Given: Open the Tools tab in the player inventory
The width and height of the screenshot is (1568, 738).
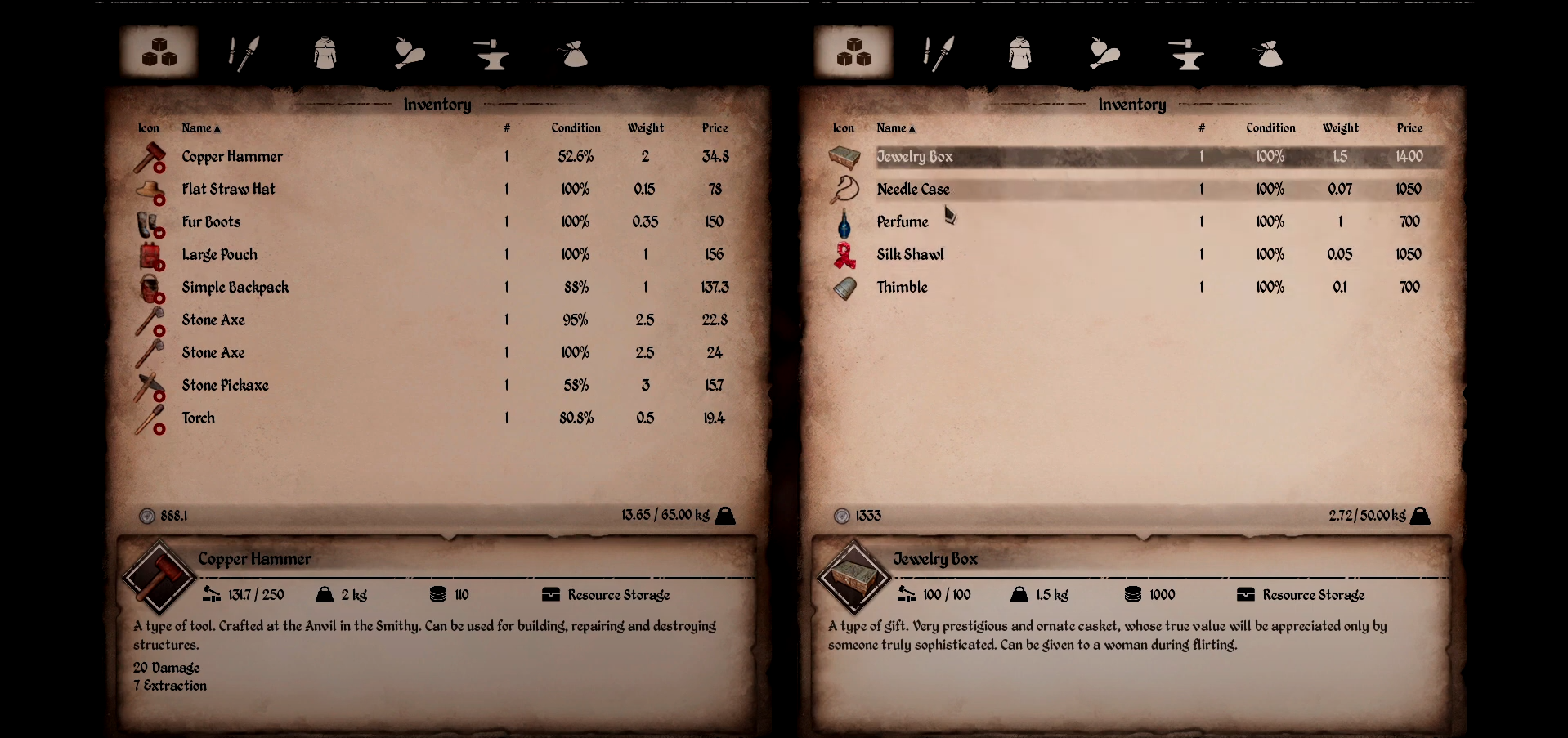Looking at the screenshot, I should coord(243,51).
